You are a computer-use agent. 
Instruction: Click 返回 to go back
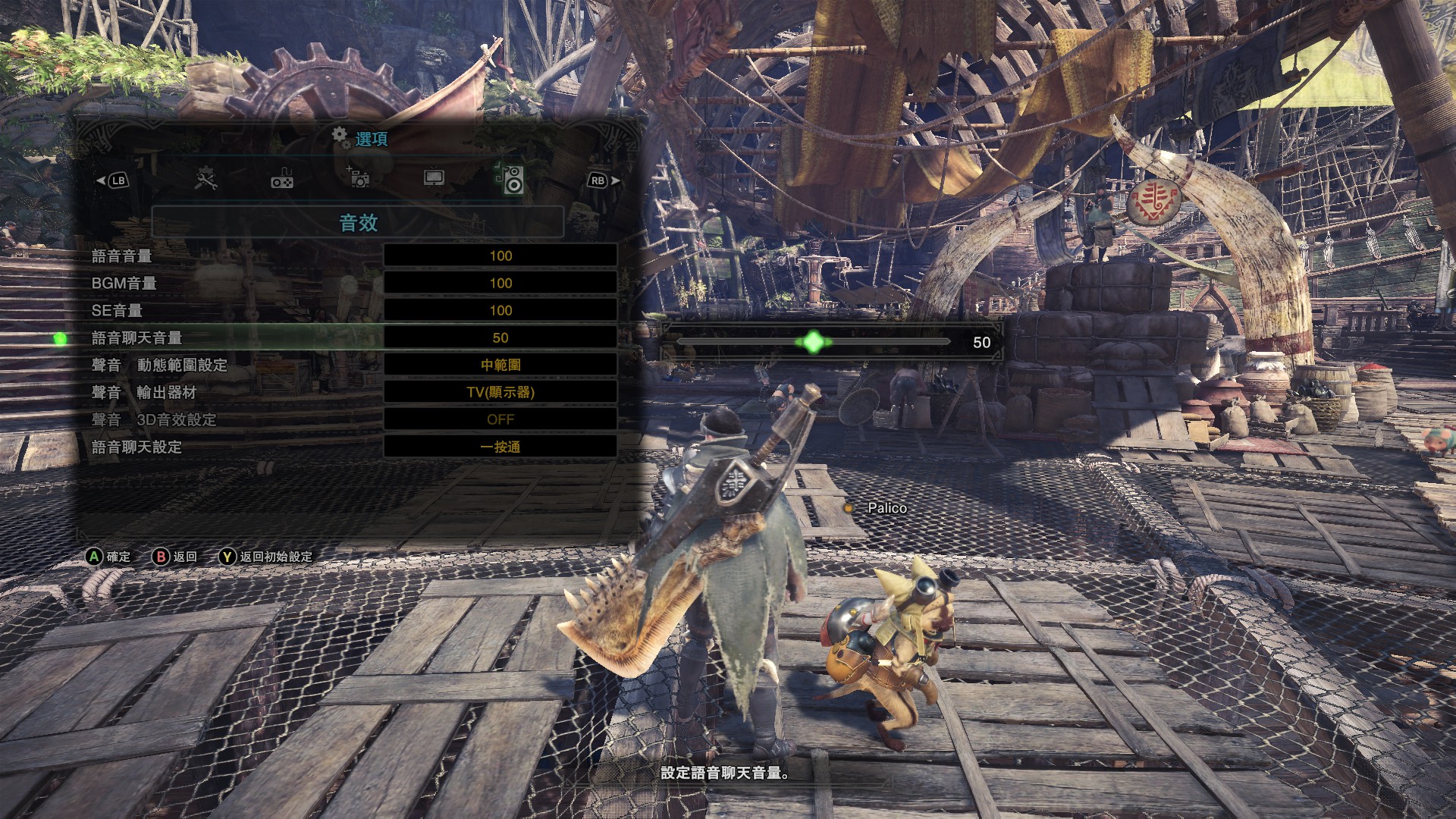[x=175, y=557]
